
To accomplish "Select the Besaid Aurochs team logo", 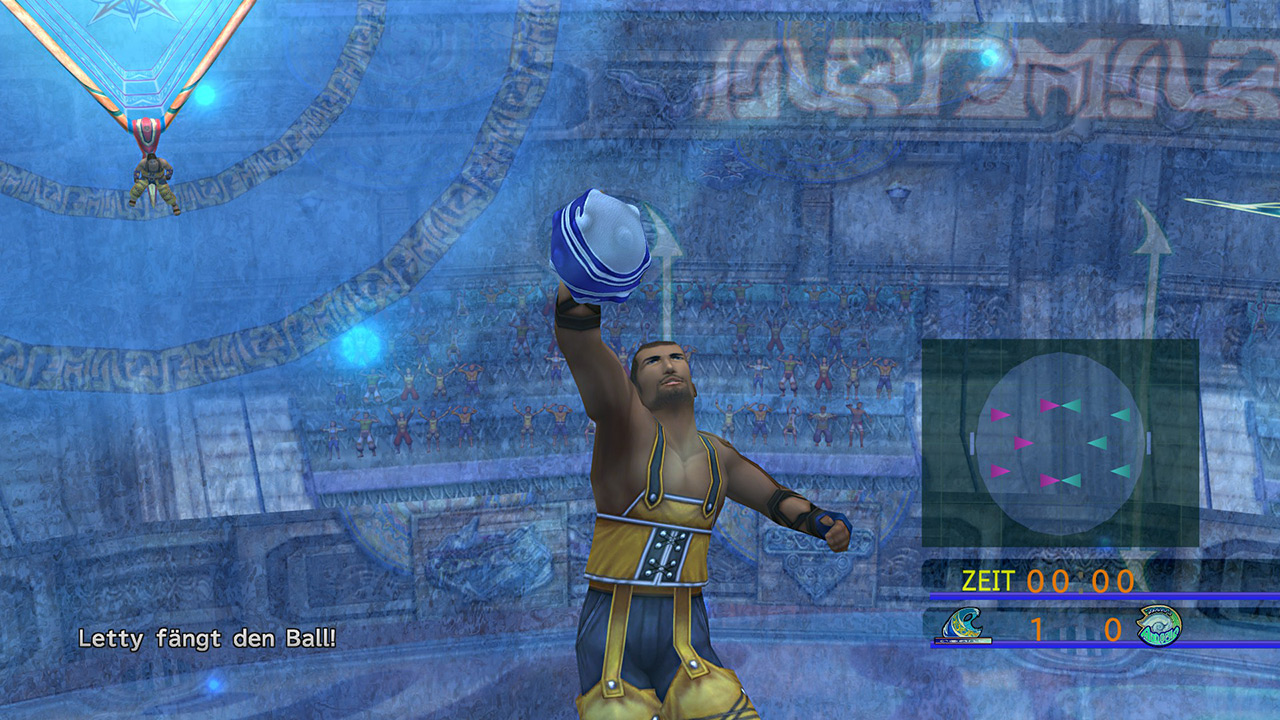I will 966,626.
